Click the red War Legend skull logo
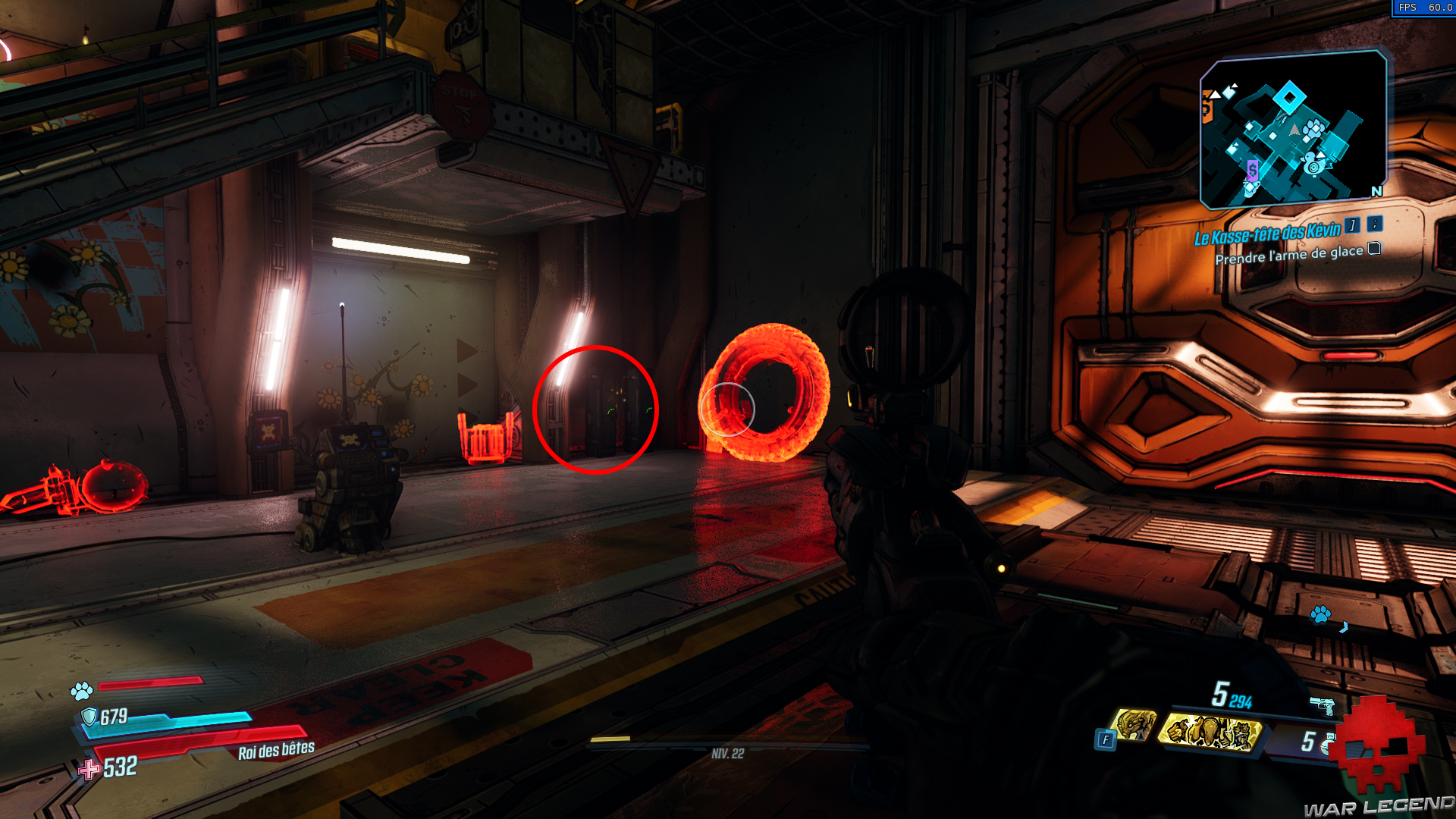1456x819 pixels. click(x=1382, y=747)
